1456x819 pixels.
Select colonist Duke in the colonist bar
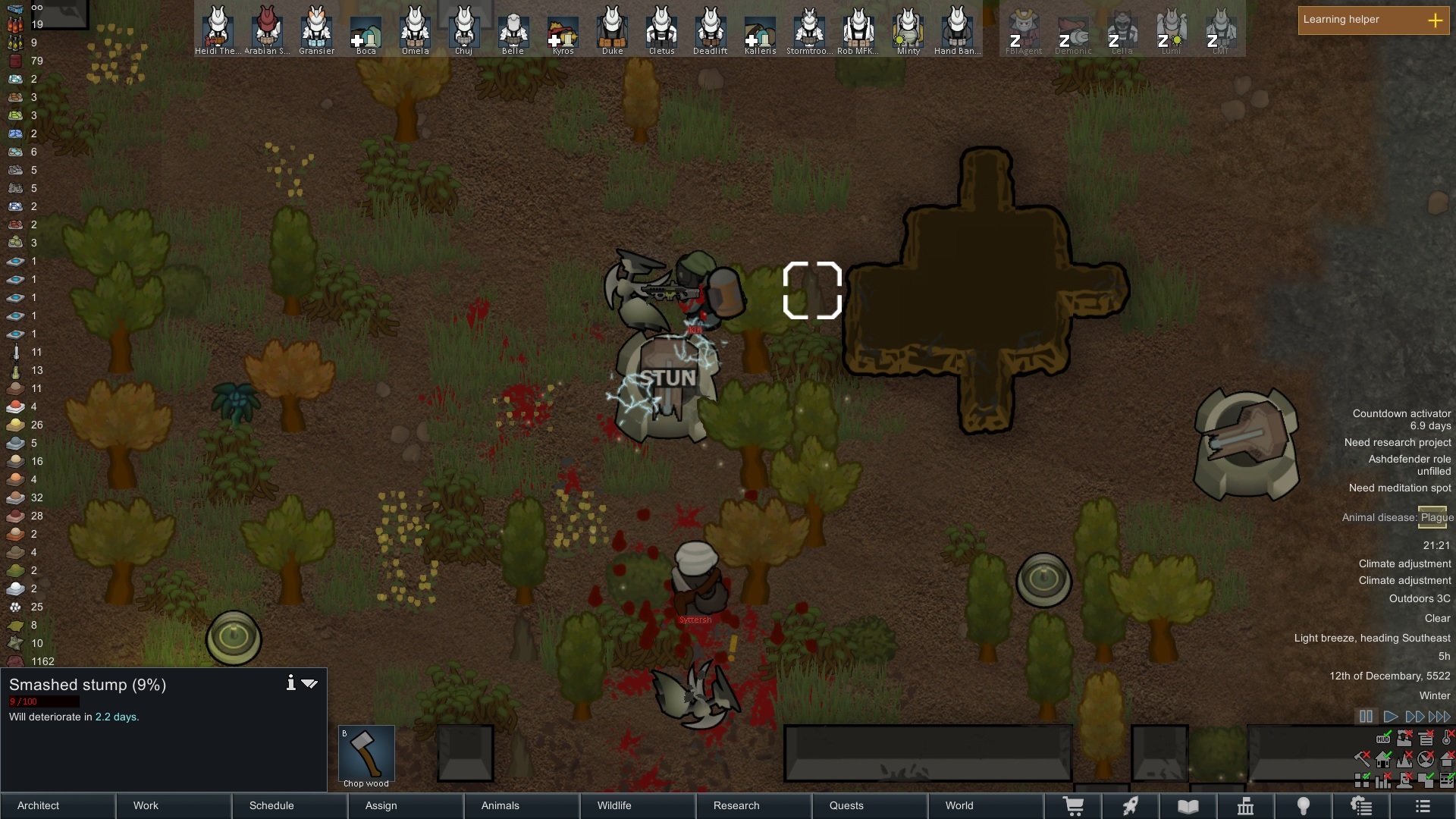click(x=612, y=30)
